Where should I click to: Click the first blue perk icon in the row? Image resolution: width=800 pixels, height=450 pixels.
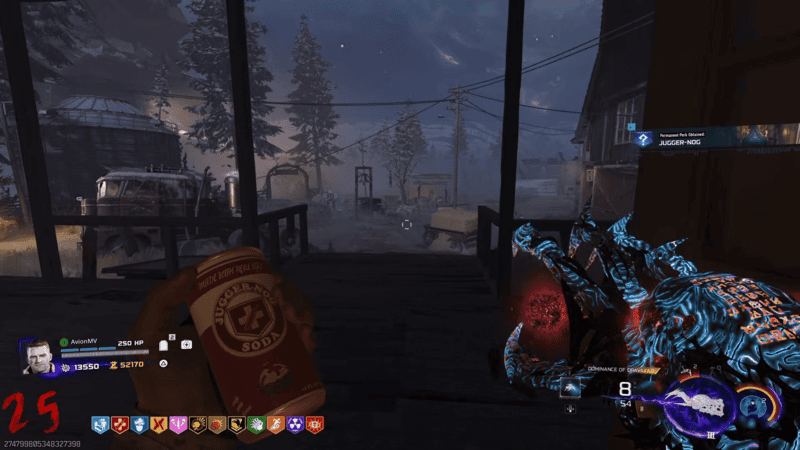[102, 425]
